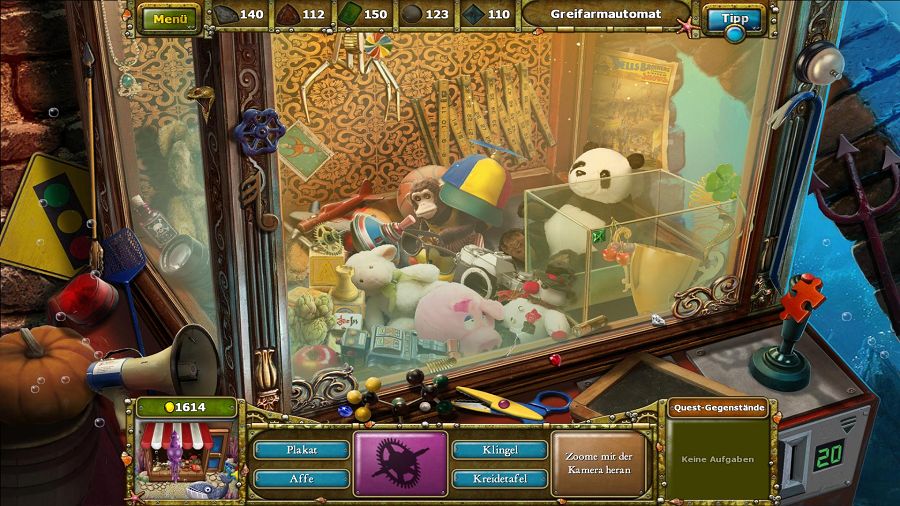Click the purple silhouette item panel
900x506 pixels.
pos(400,463)
